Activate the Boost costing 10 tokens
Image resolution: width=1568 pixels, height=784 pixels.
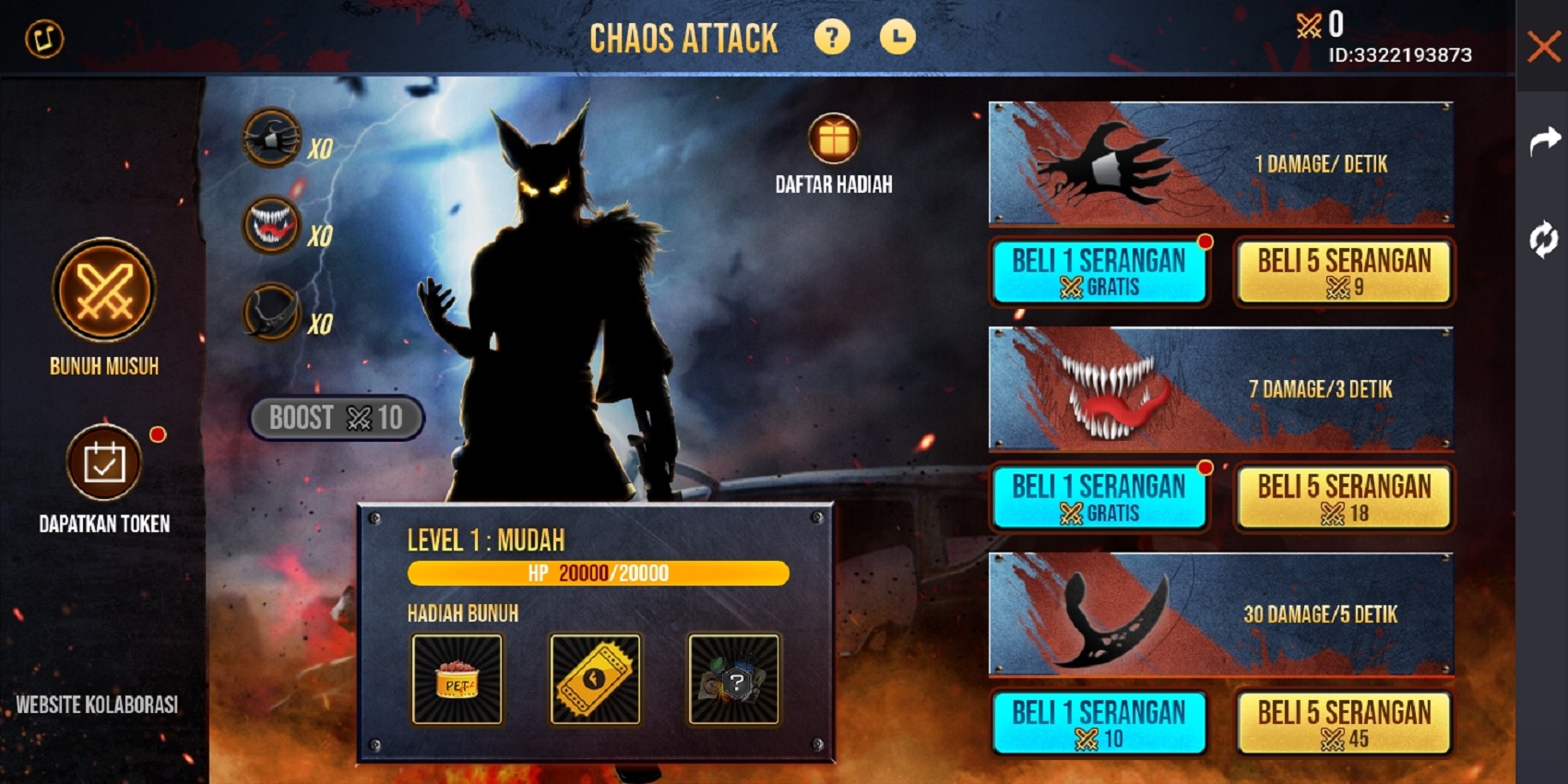tap(336, 417)
